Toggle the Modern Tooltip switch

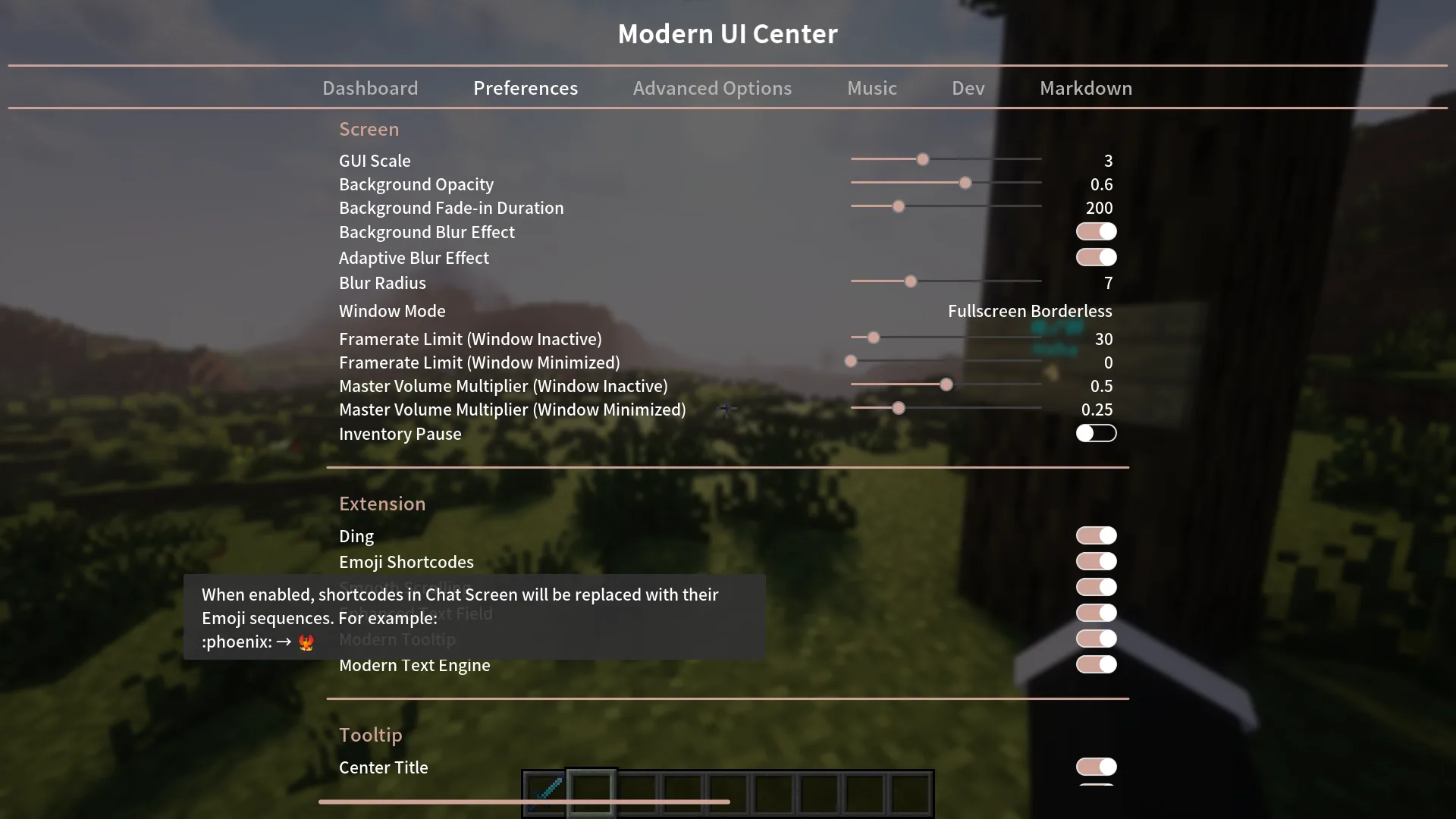pyautogui.click(x=1096, y=638)
